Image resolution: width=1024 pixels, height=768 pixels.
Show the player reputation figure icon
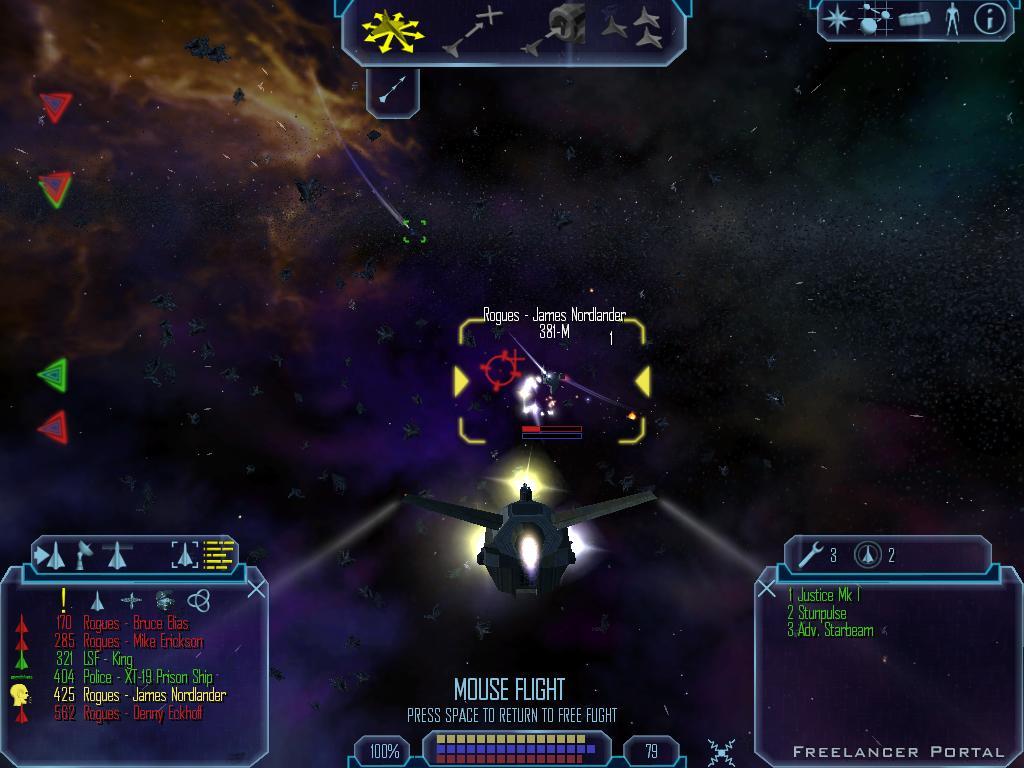(952, 19)
